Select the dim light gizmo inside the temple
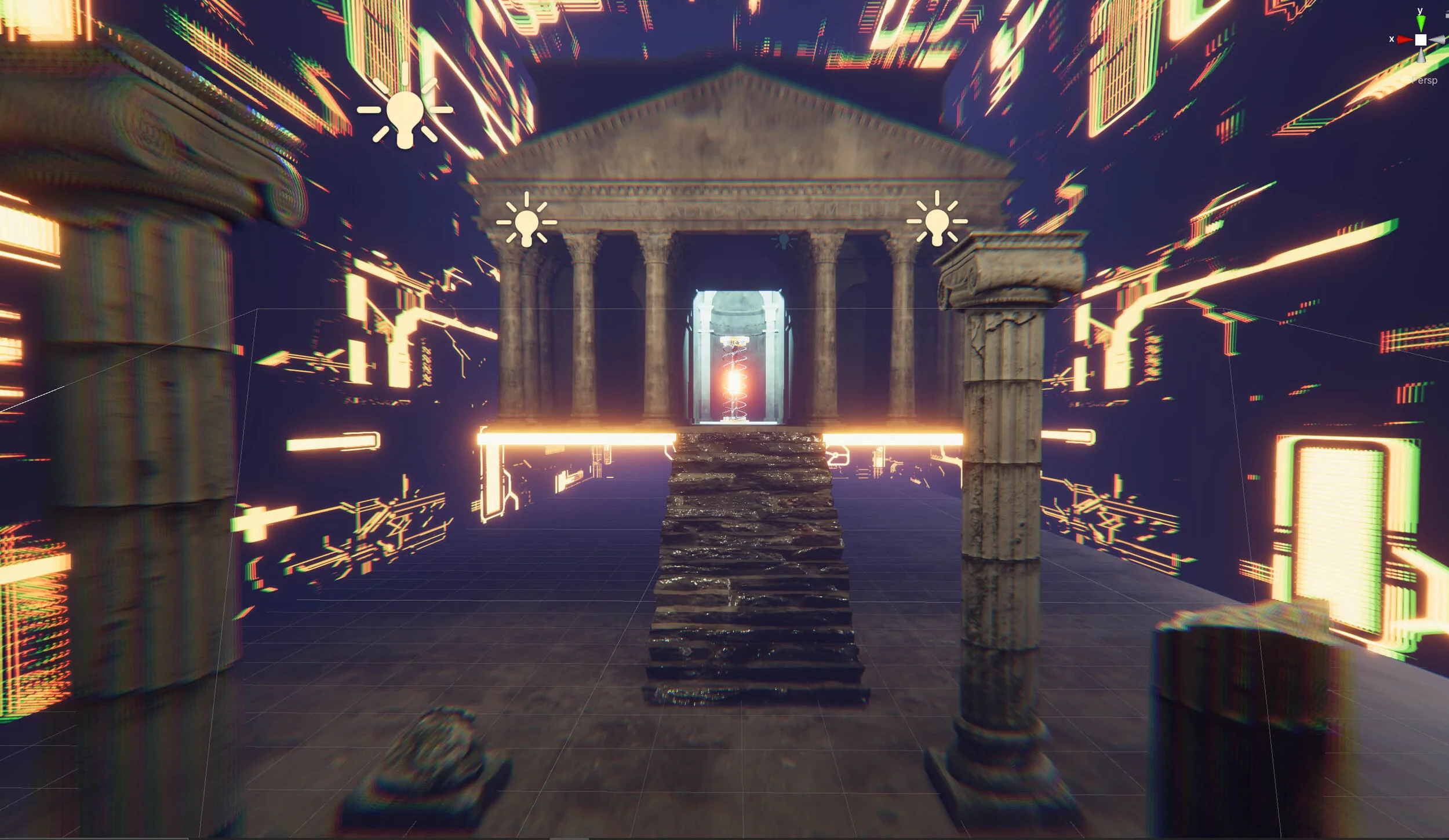 pyautogui.click(x=784, y=240)
